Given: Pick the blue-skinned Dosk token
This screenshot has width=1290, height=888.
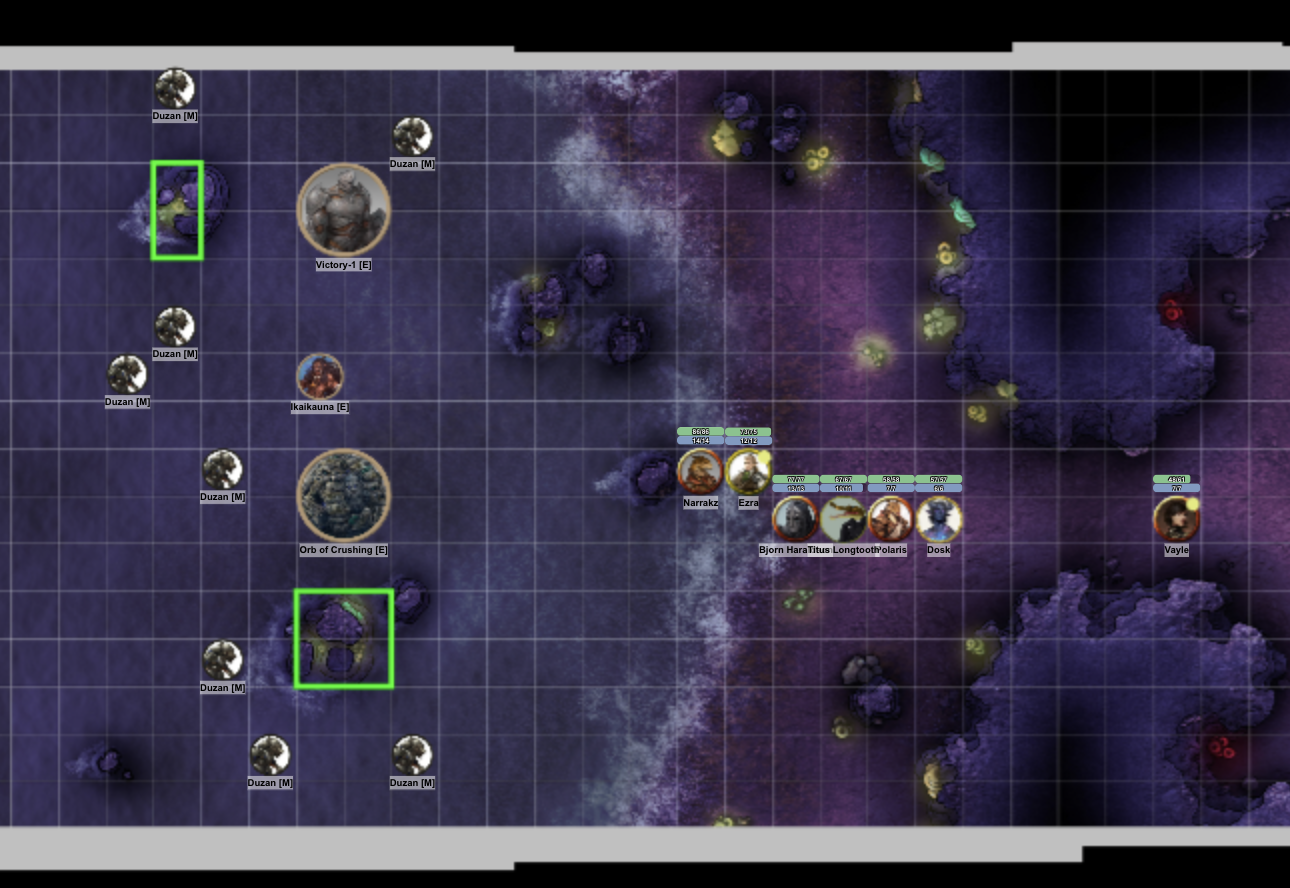Looking at the screenshot, I should 938,519.
